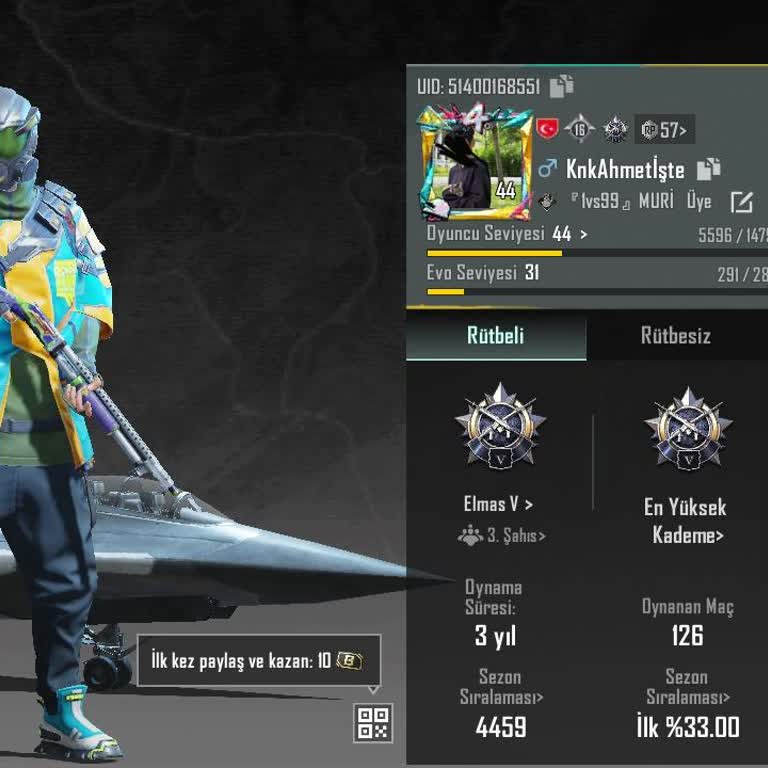Image resolution: width=768 pixels, height=768 pixels.
Task: Switch to the Rütbeli tab
Action: tap(496, 336)
